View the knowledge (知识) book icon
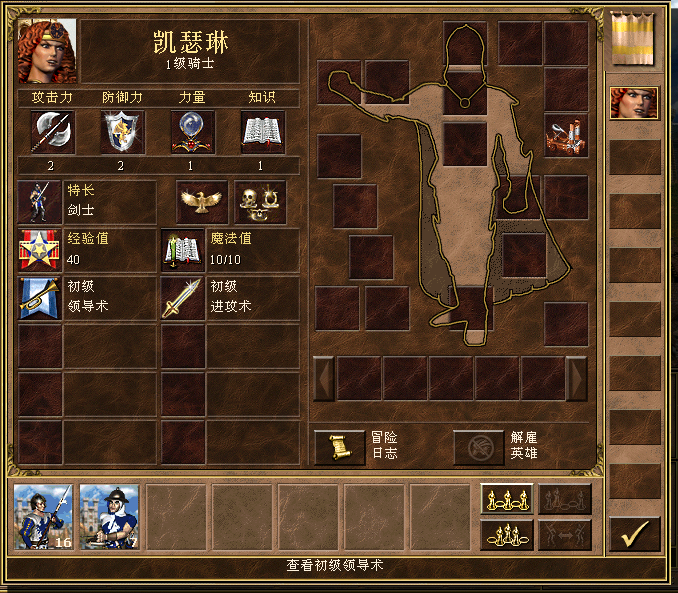This screenshot has height=593, width=678. [263, 132]
